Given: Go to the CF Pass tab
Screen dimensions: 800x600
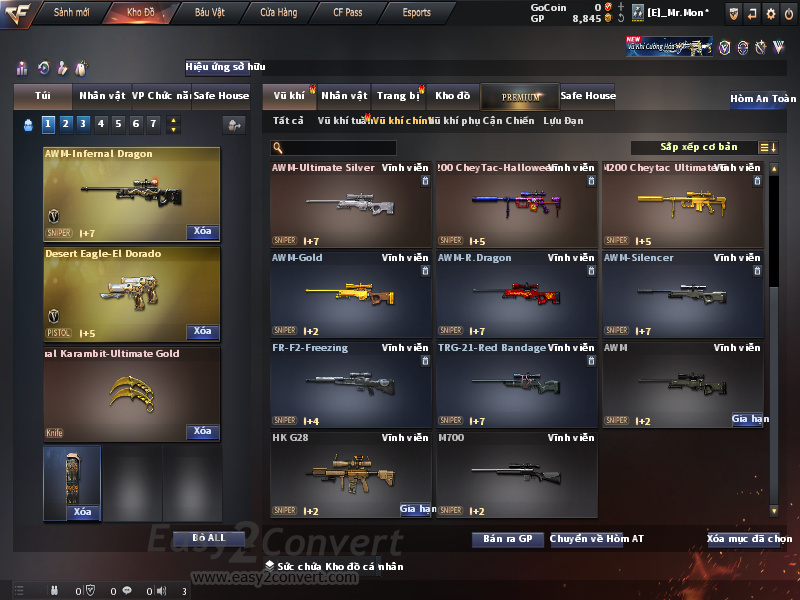Looking at the screenshot, I should click(x=348, y=13).
